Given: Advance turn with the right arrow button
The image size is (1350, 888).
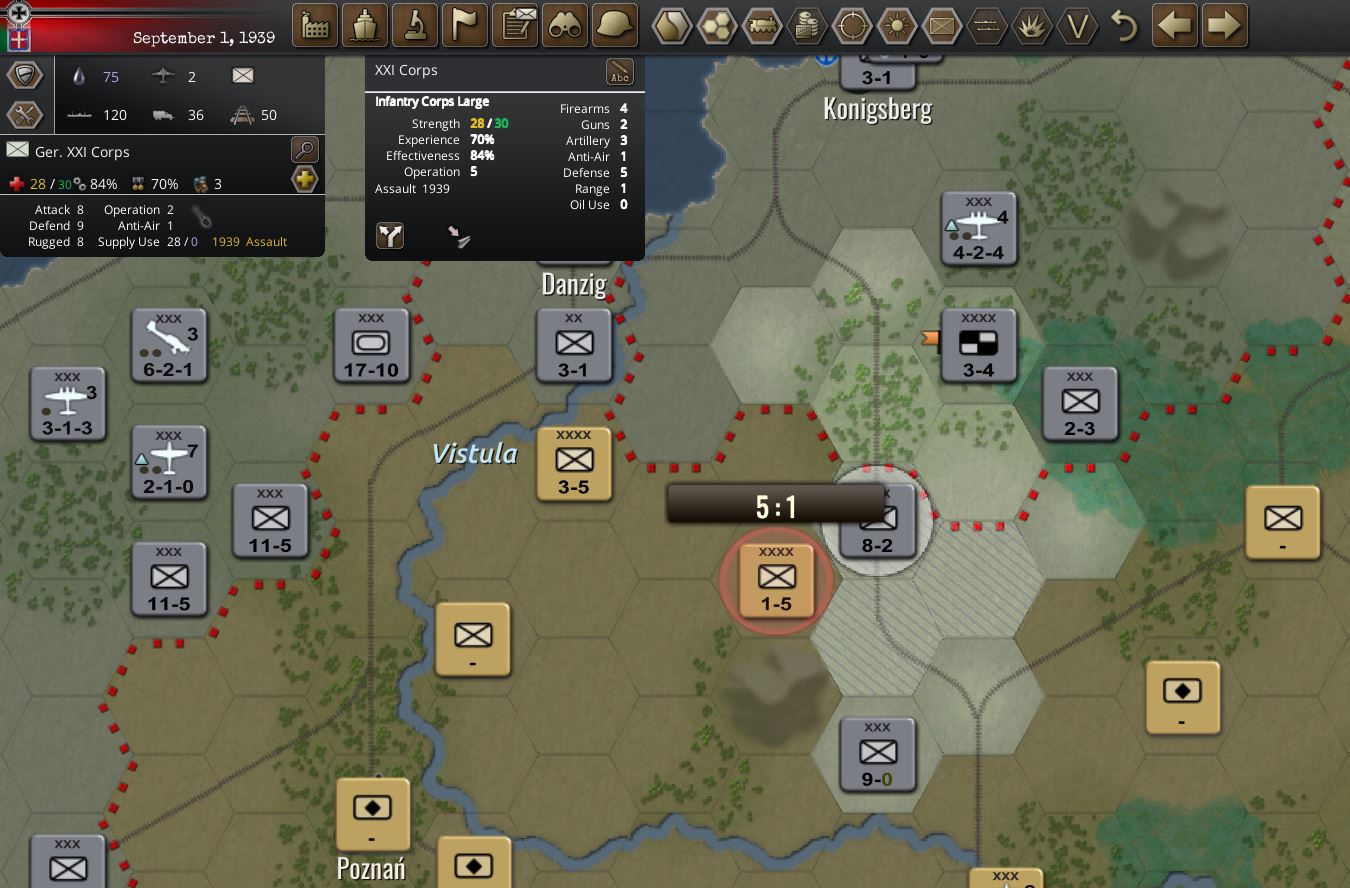Looking at the screenshot, I should click(x=1224, y=25).
